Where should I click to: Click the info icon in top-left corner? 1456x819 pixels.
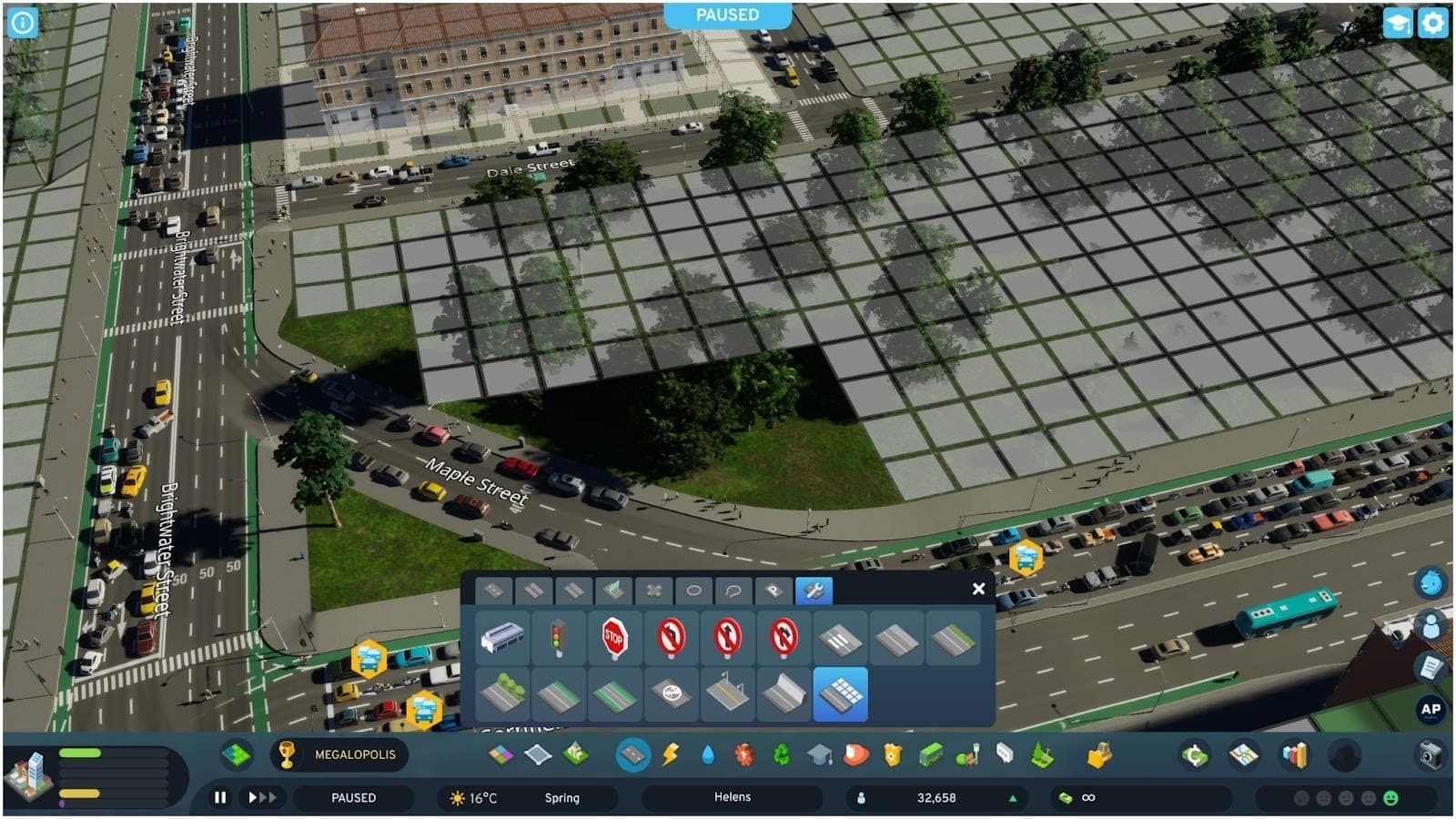[22, 22]
